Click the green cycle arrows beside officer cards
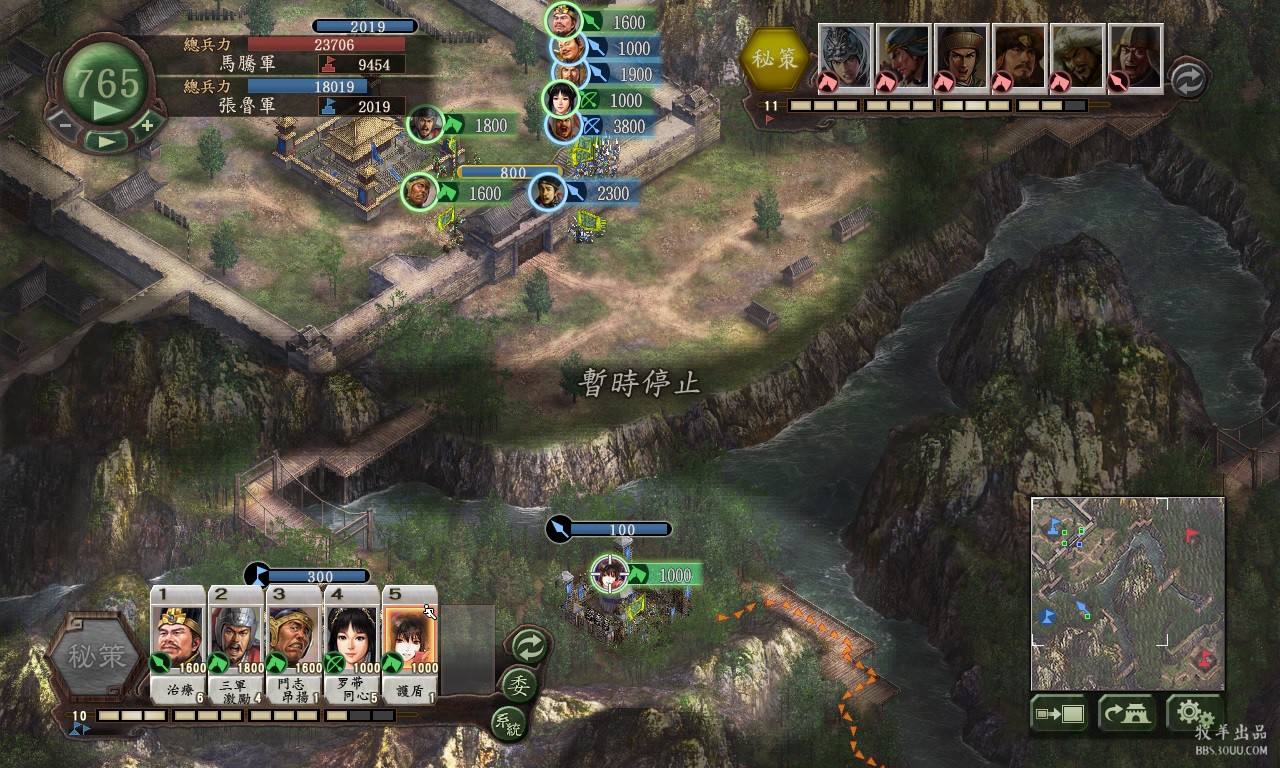1280x768 pixels. click(527, 647)
